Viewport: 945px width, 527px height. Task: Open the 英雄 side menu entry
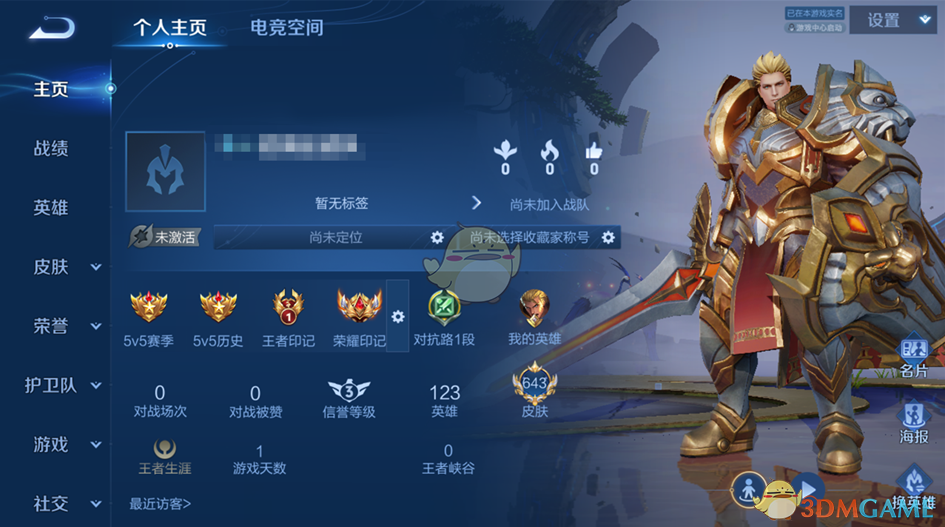pyautogui.click(x=51, y=208)
